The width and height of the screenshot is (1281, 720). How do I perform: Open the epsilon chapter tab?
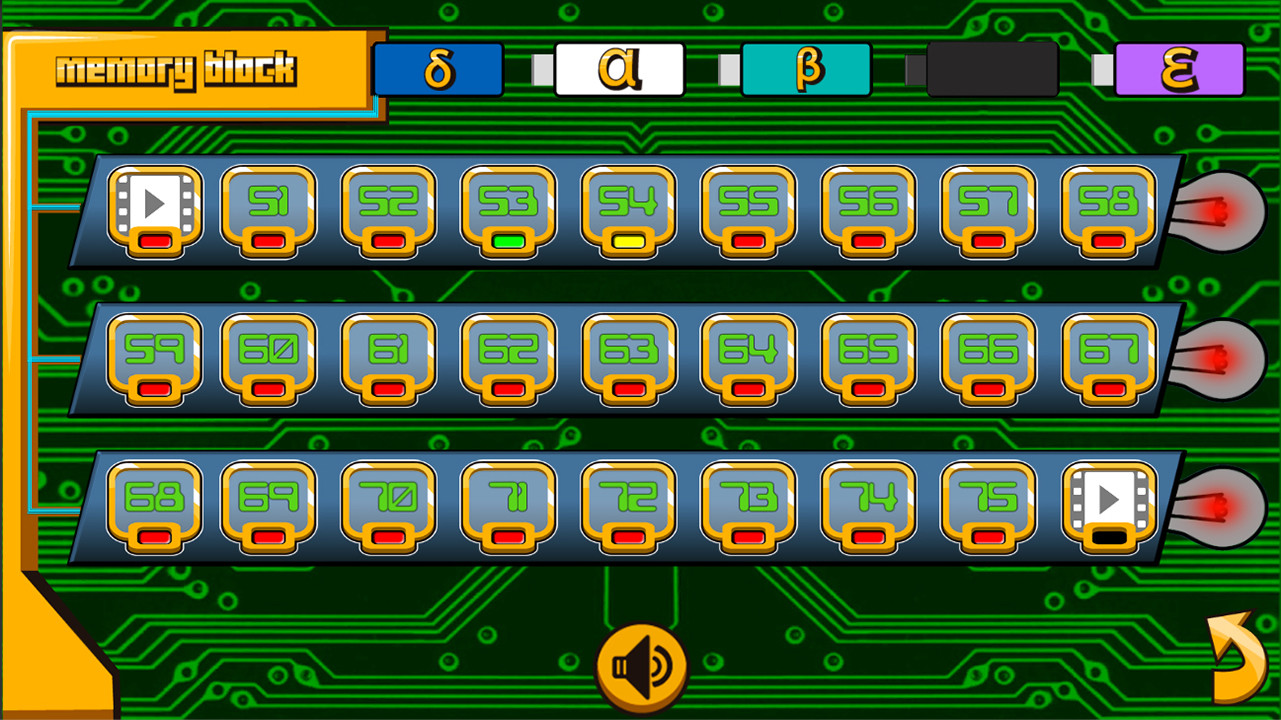(1180, 68)
